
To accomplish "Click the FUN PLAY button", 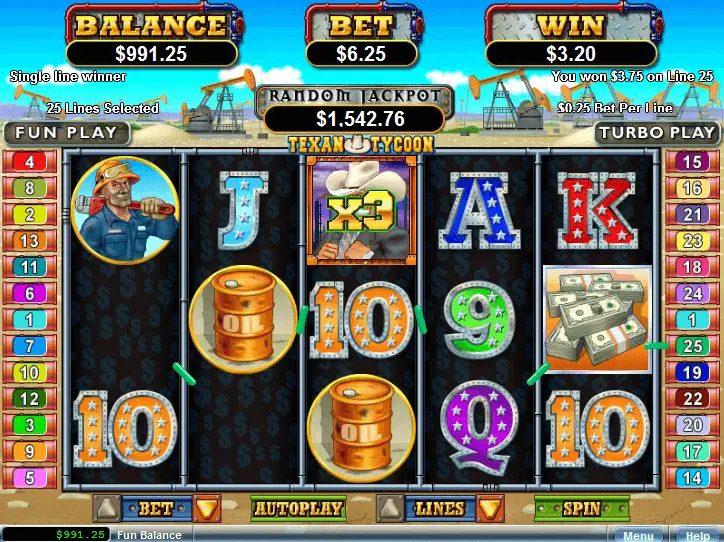I will (x=65, y=132).
